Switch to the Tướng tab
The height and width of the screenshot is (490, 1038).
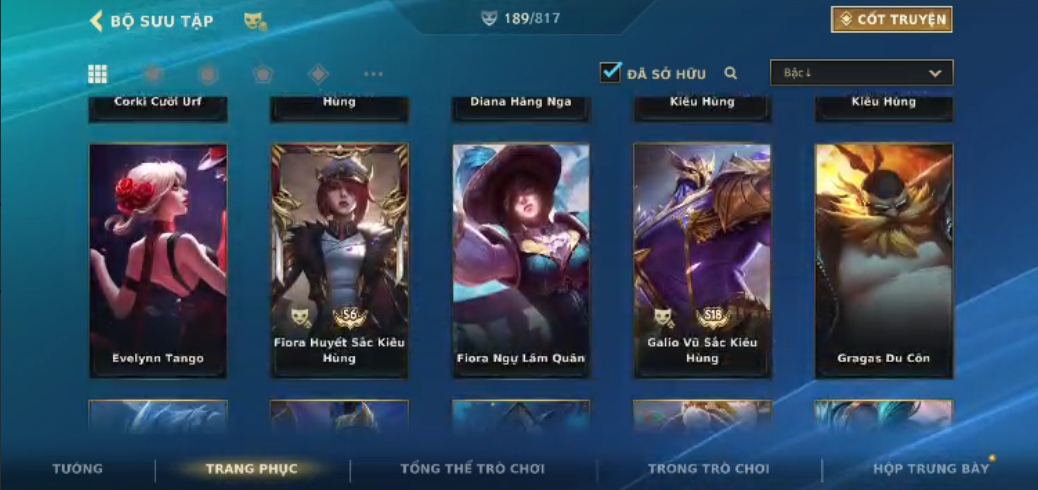click(x=77, y=468)
